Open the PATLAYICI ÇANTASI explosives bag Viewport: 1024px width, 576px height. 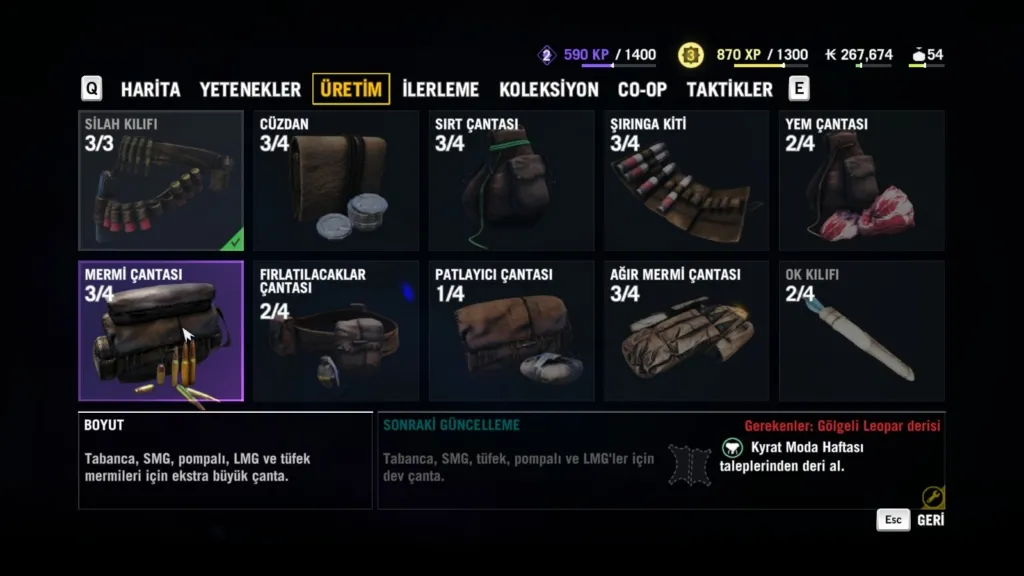[511, 331]
